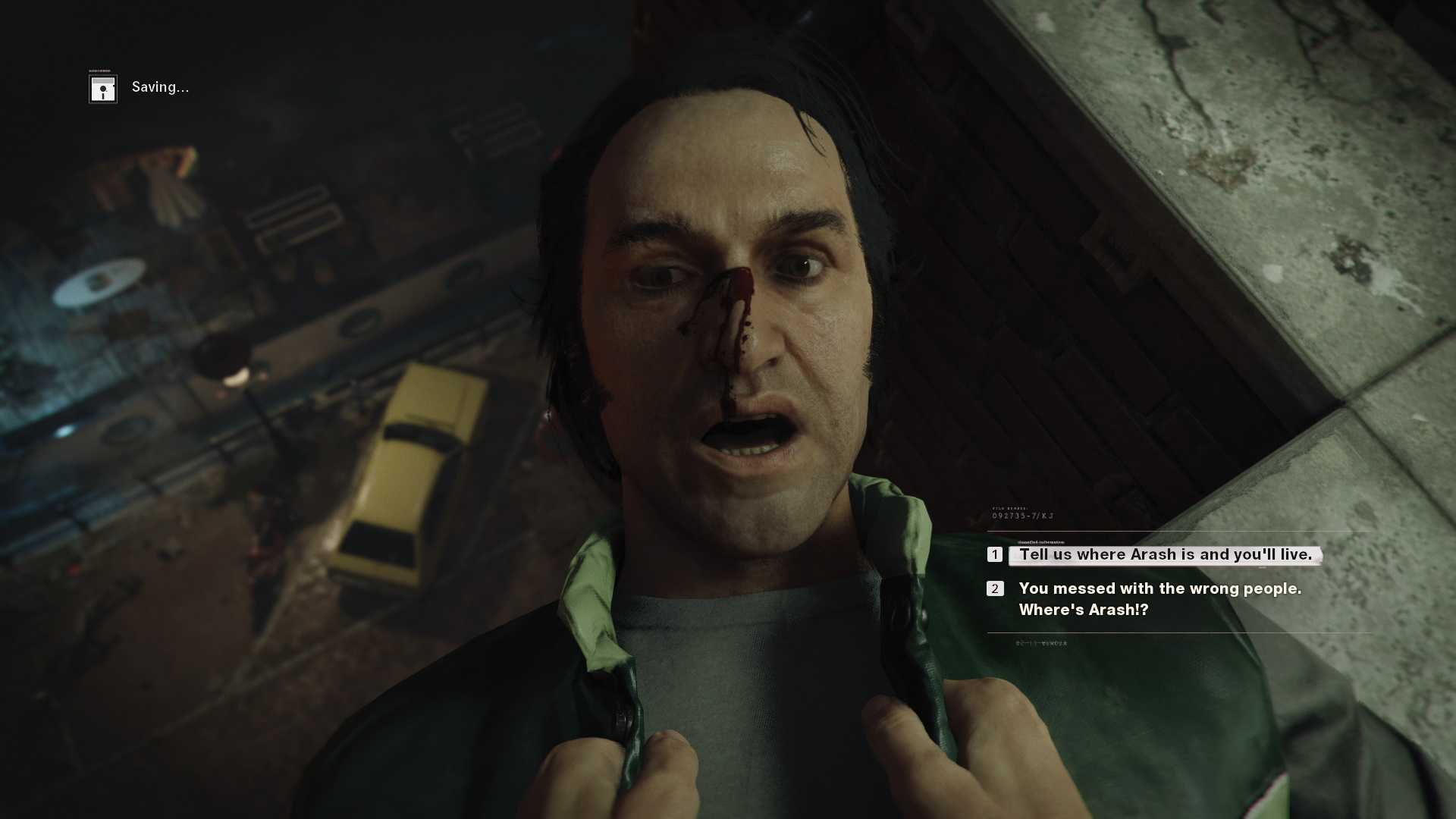
Task: Select "You messed with the wrong people" reply
Action: pos(1159,599)
